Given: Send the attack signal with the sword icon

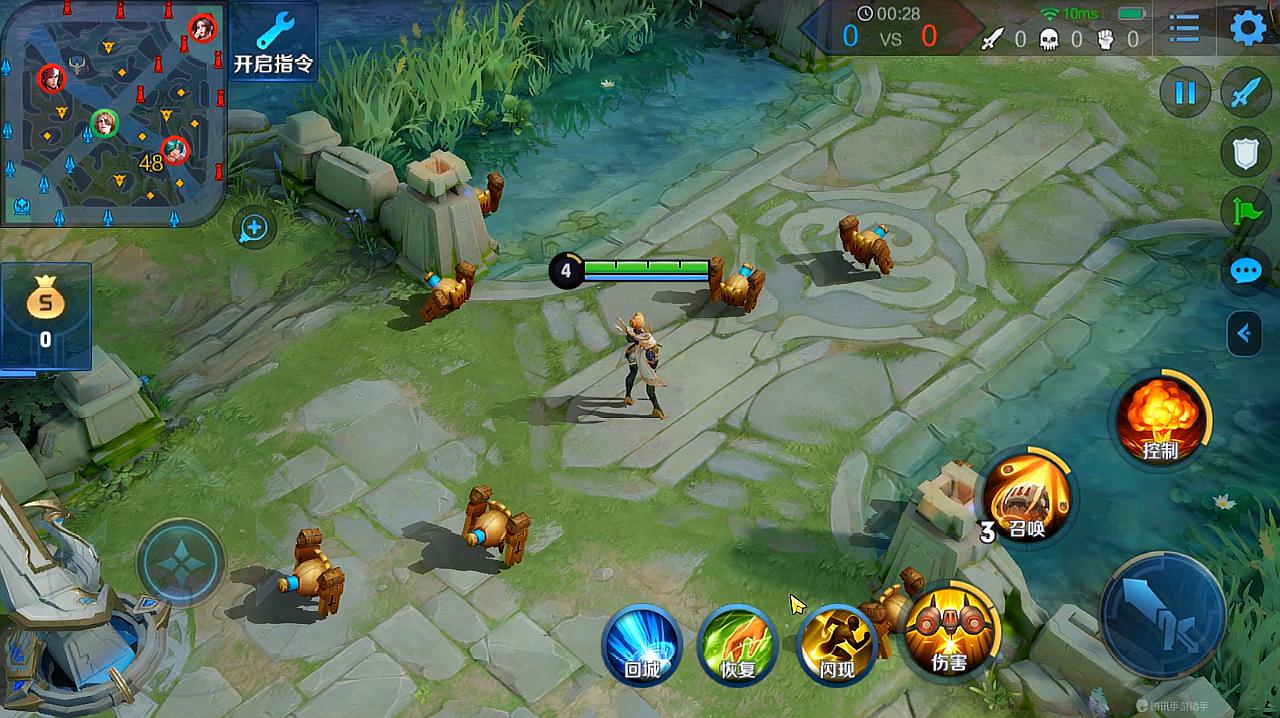Looking at the screenshot, I should [1245, 94].
